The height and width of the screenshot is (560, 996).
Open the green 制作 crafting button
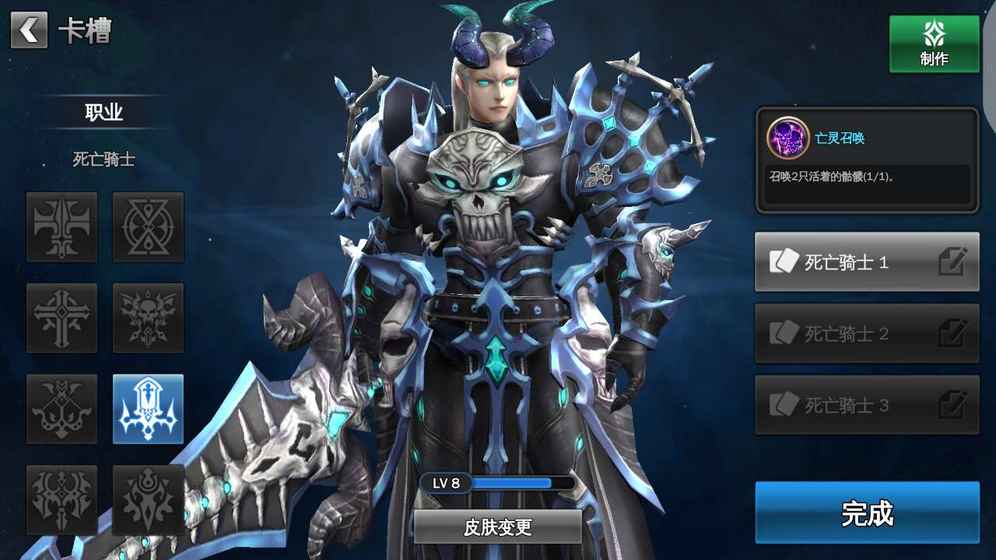[x=934, y=44]
